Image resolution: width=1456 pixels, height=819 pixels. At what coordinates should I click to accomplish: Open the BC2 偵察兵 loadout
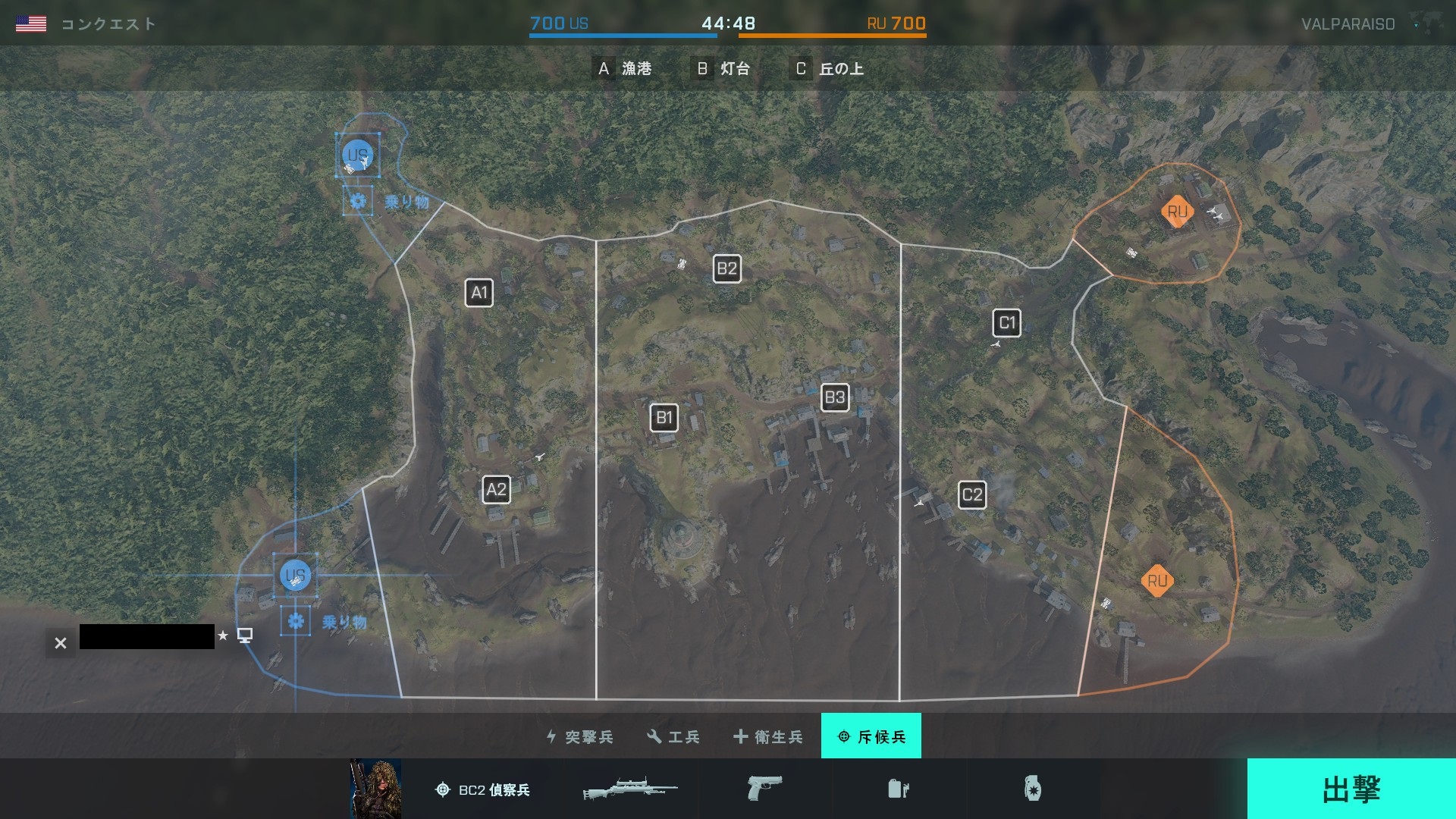coord(482,789)
